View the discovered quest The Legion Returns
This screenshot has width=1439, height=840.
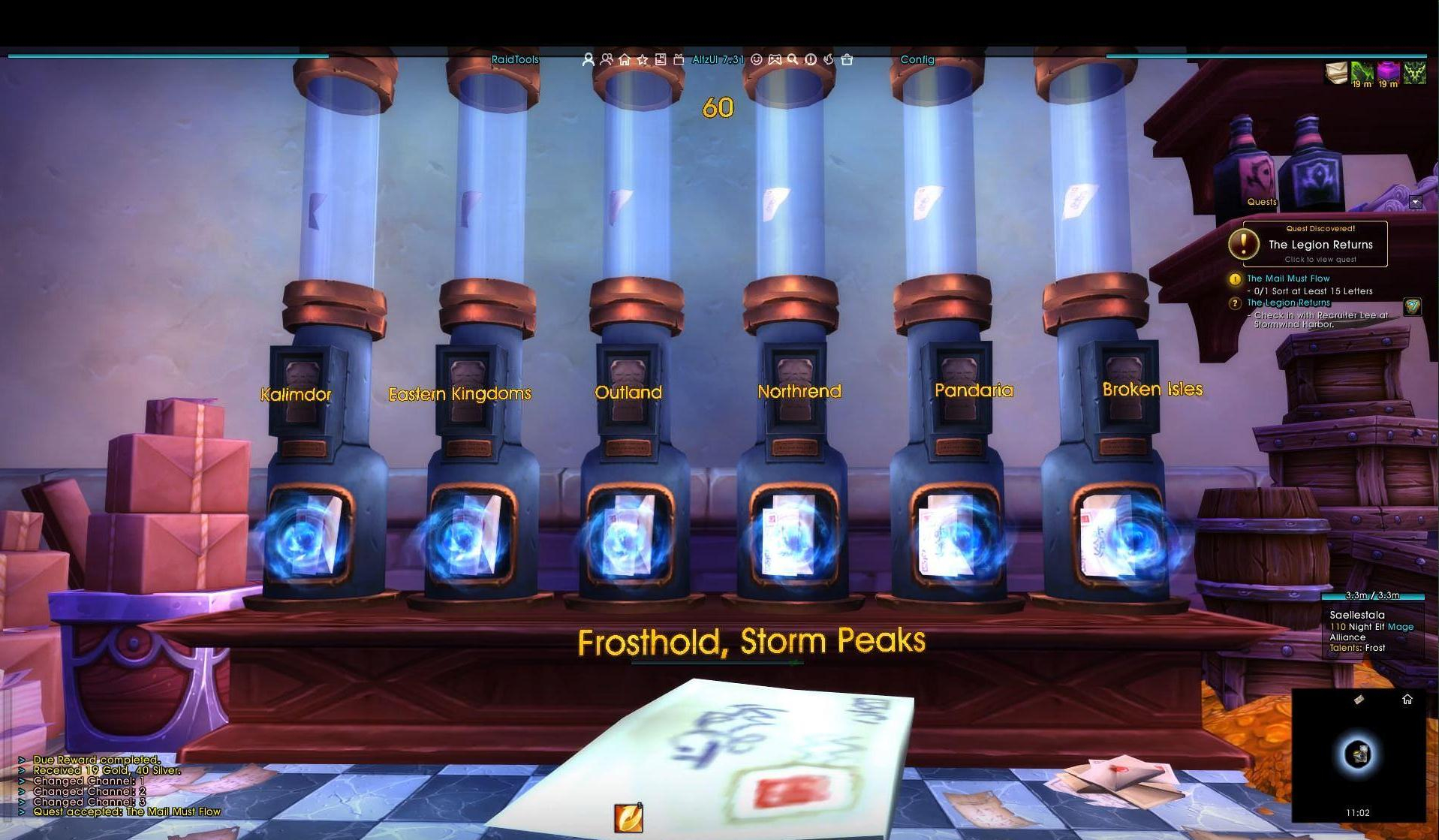tap(1320, 245)
